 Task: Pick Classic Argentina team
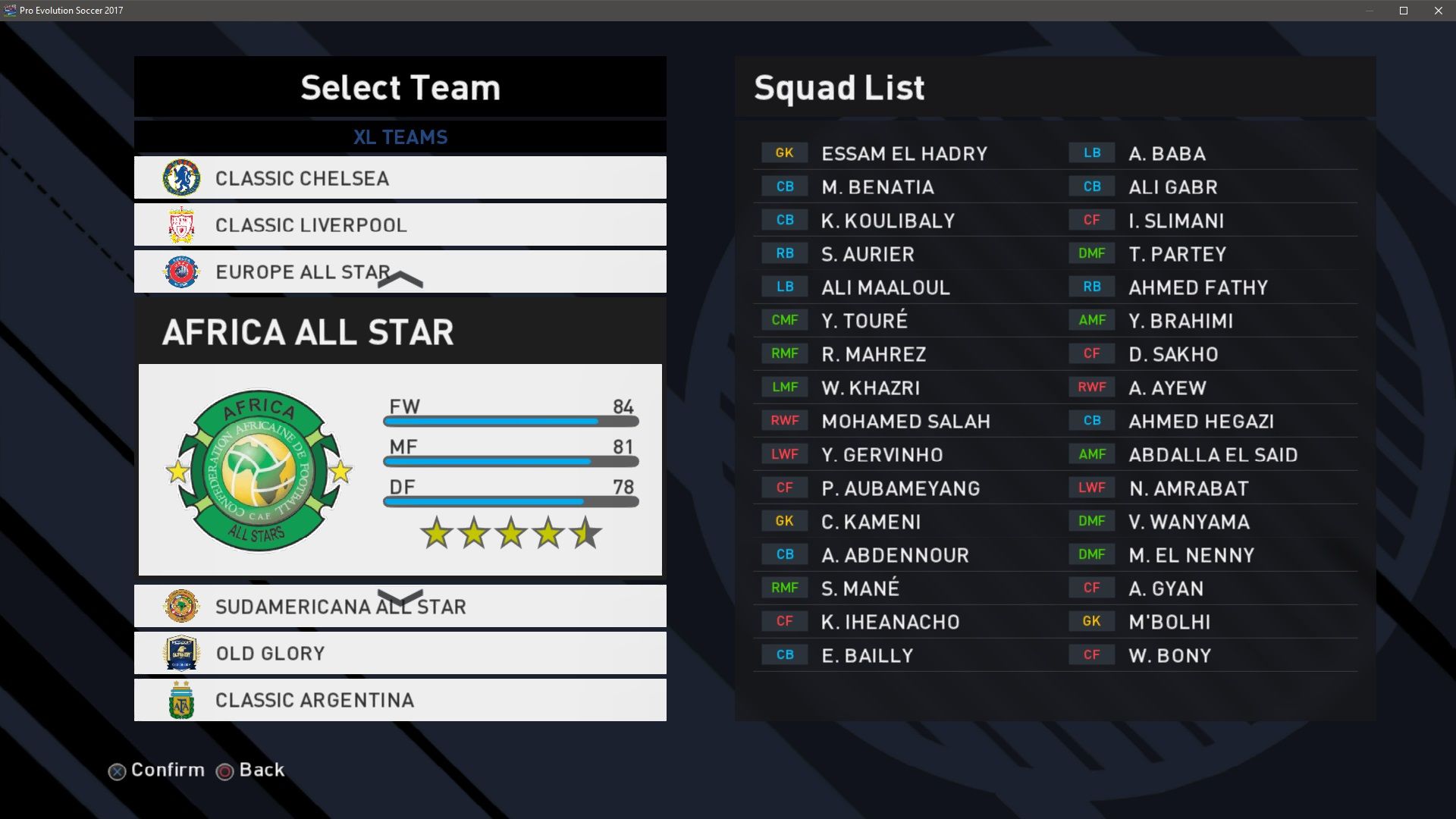[x=400, y=700]
